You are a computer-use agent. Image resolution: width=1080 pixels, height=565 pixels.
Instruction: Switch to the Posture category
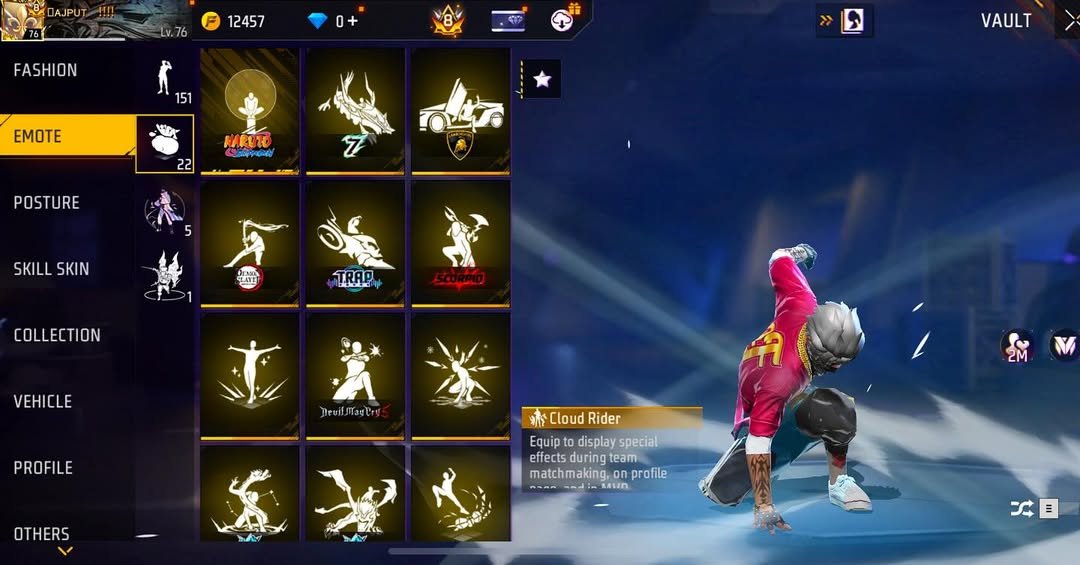[46, 203]
